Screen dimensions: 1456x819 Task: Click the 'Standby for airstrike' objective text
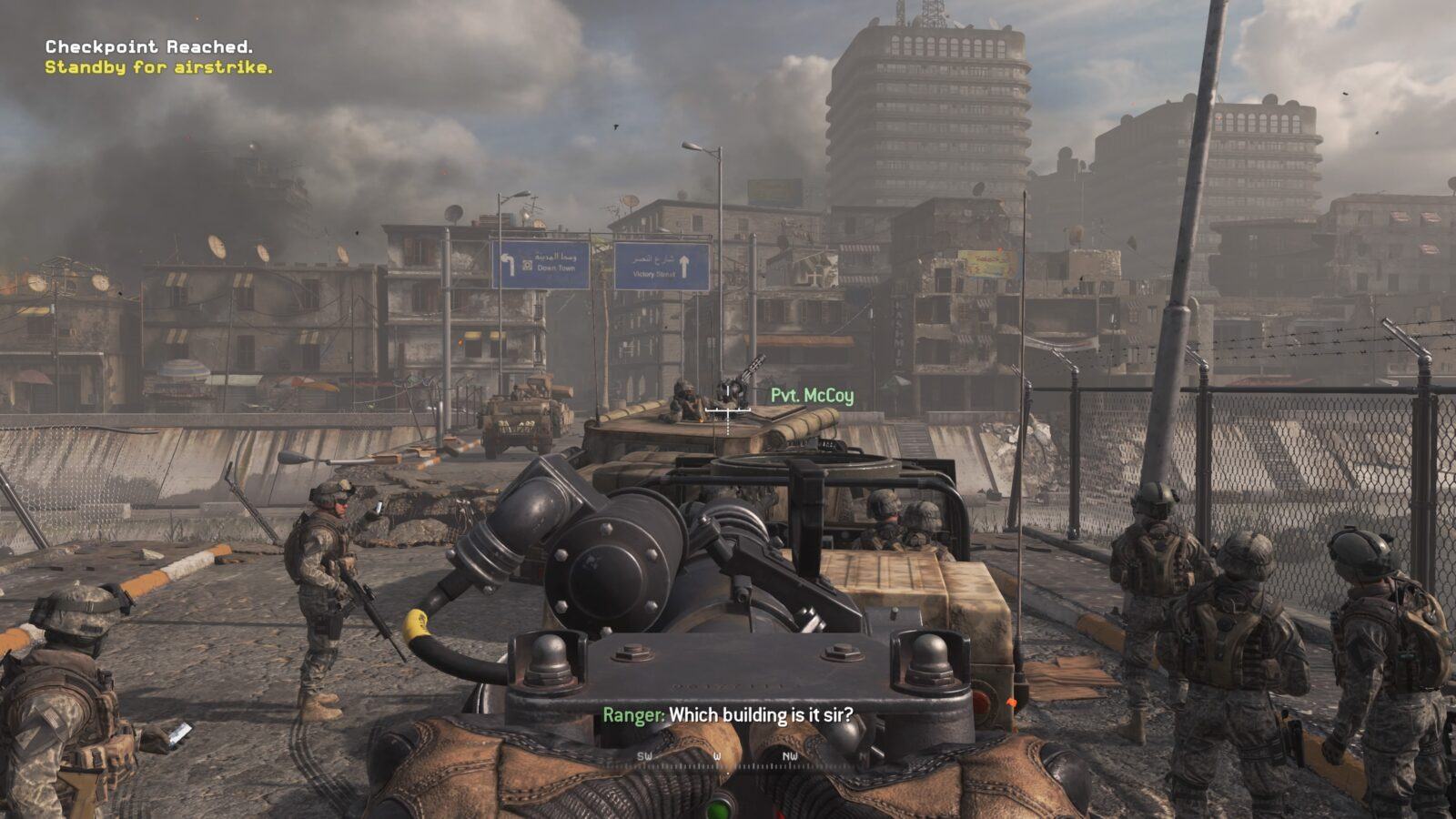click(x=158, y=67)
